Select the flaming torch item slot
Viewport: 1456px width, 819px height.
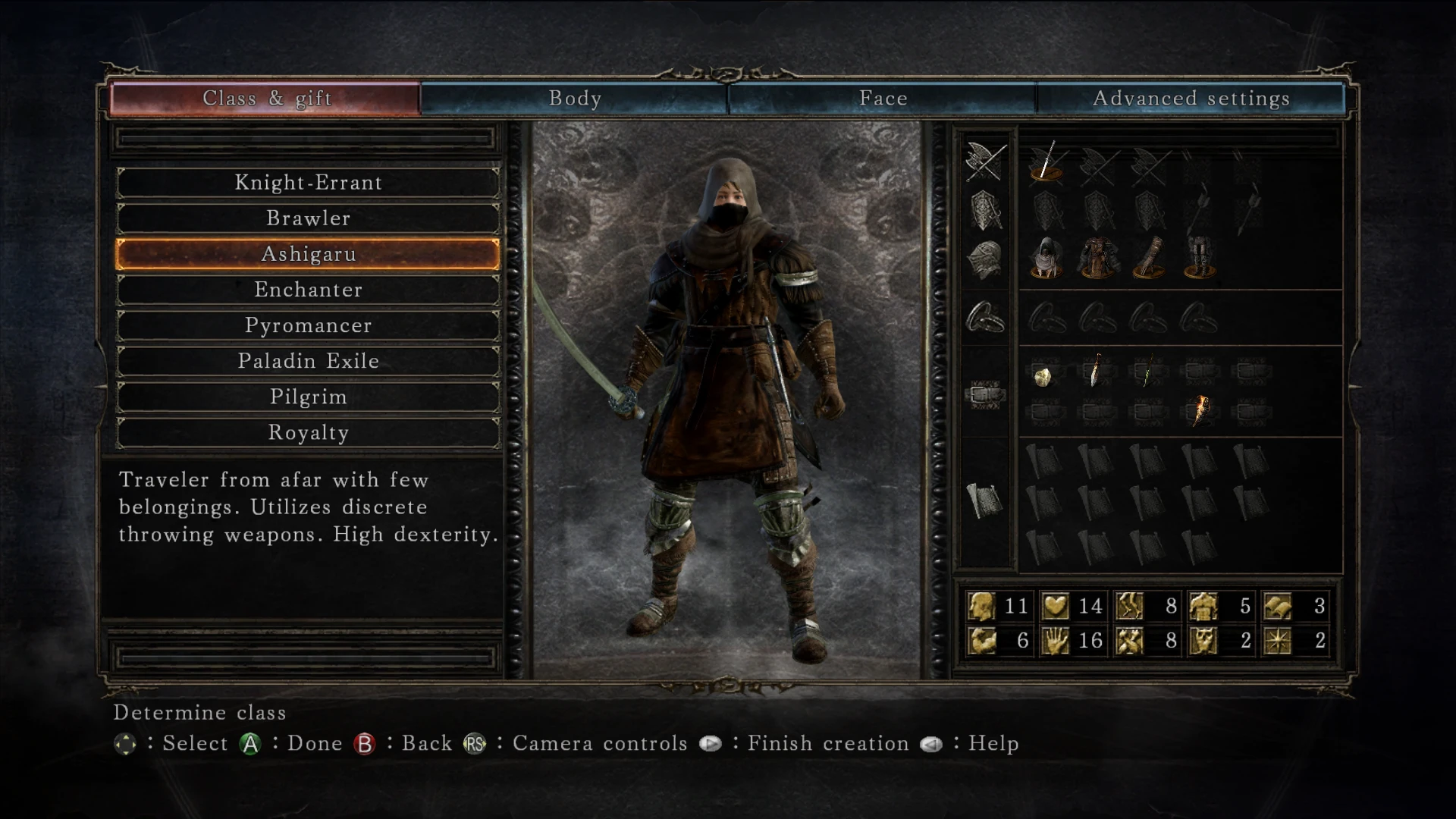click(x=1200, y=411)
